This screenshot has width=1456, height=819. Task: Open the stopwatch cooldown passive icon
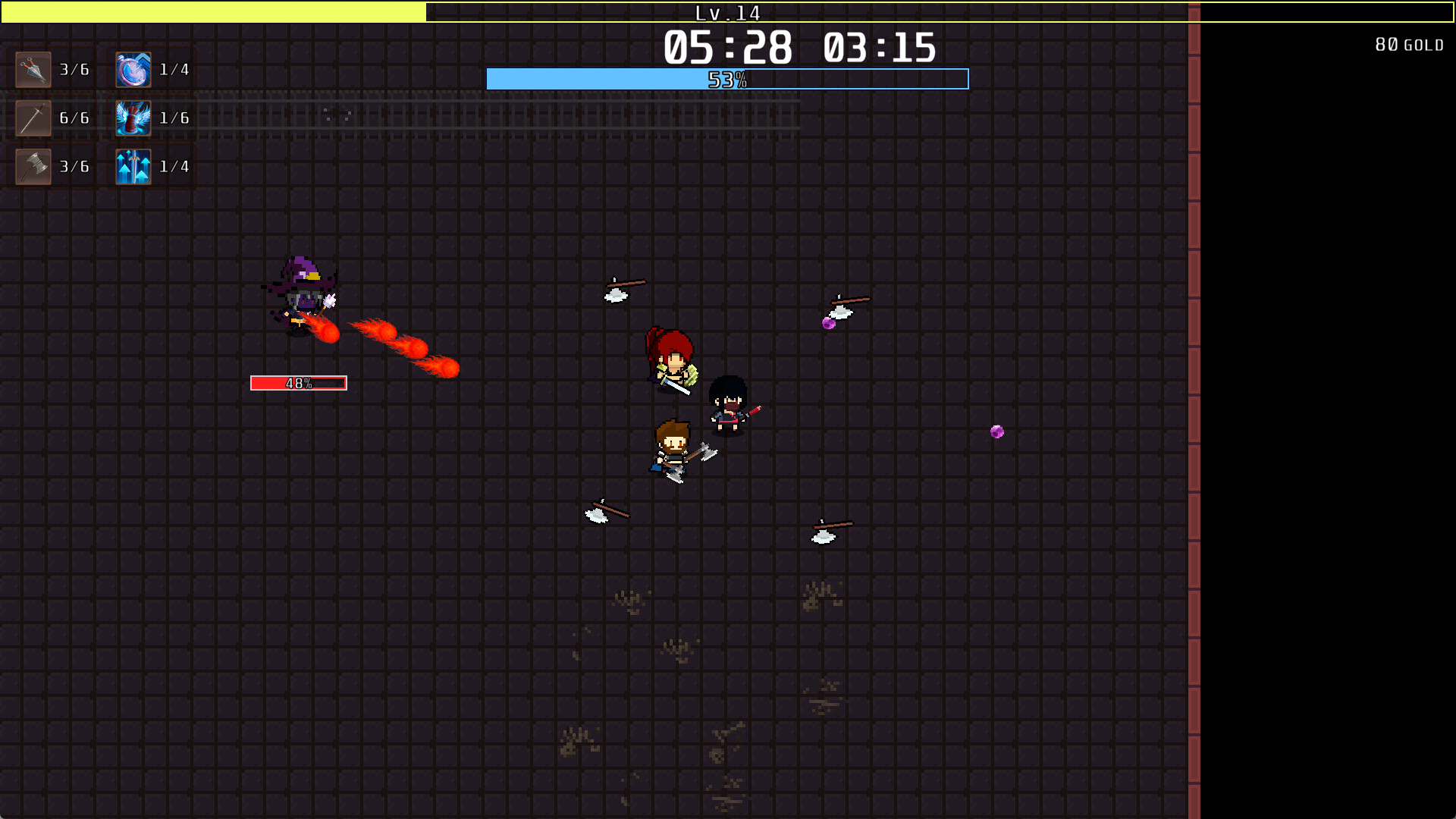click(x=132, y=69)
